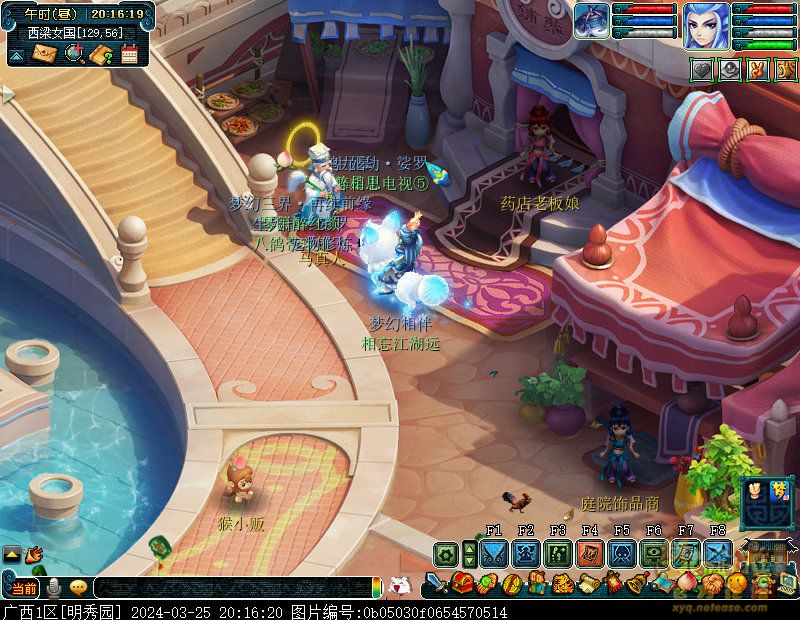Image resolution: width=800 pixels, height=620 pixels.
Task: Open the shortcut bar gear settings
Action: [446, 553]
